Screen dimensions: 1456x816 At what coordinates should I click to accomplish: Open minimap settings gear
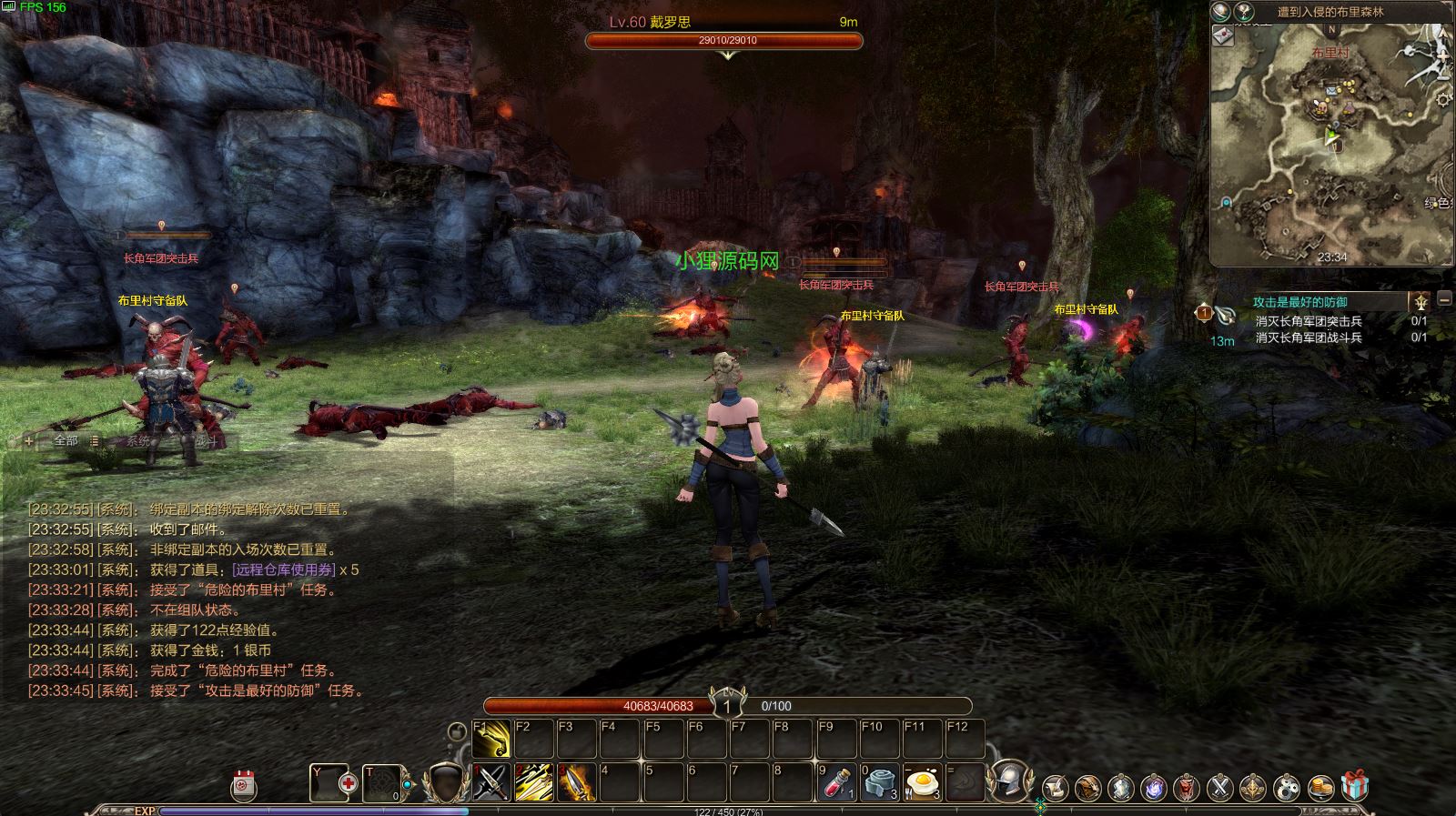[x=1443, y=99]
